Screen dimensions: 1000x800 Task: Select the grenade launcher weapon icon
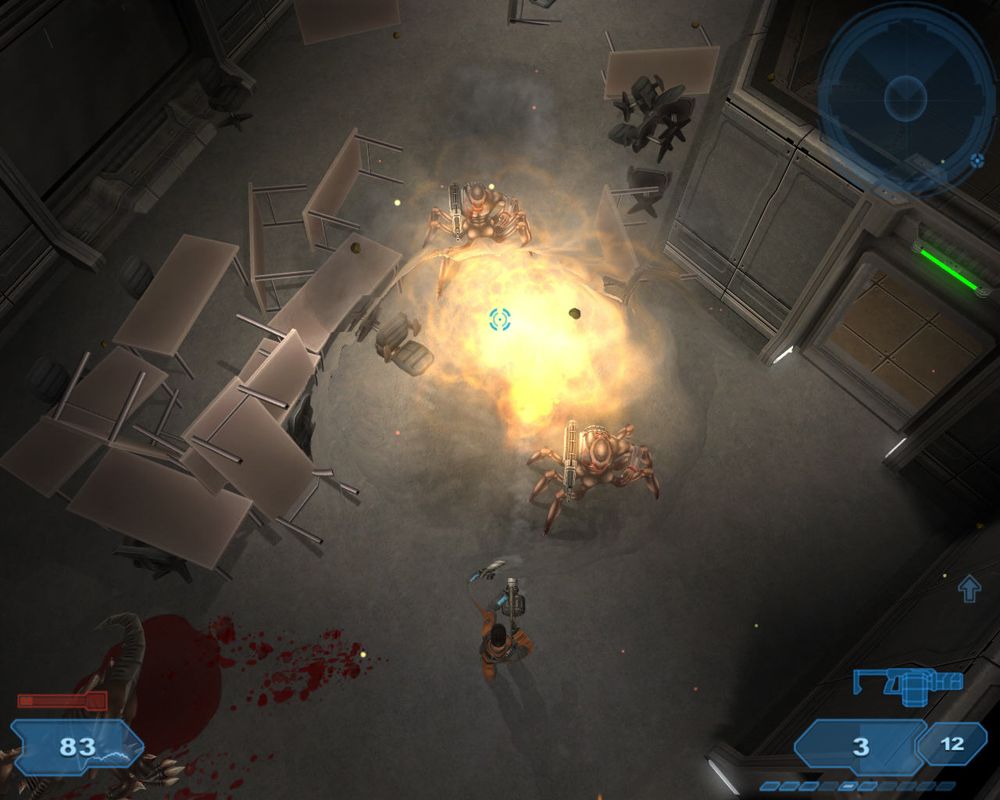[x=908, y=687]
